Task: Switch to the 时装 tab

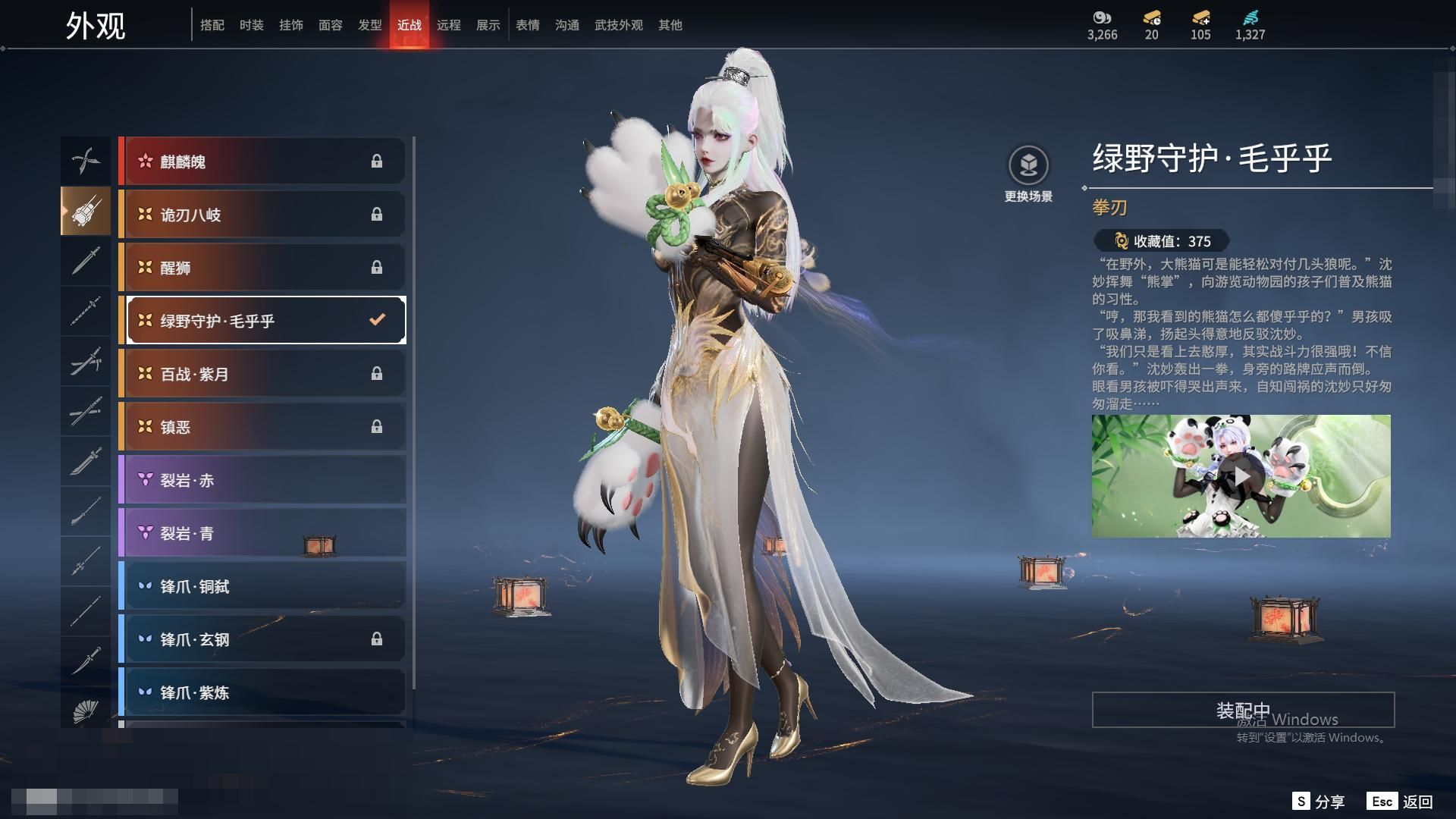Action: pyautogui.click(x=251, y=25)
